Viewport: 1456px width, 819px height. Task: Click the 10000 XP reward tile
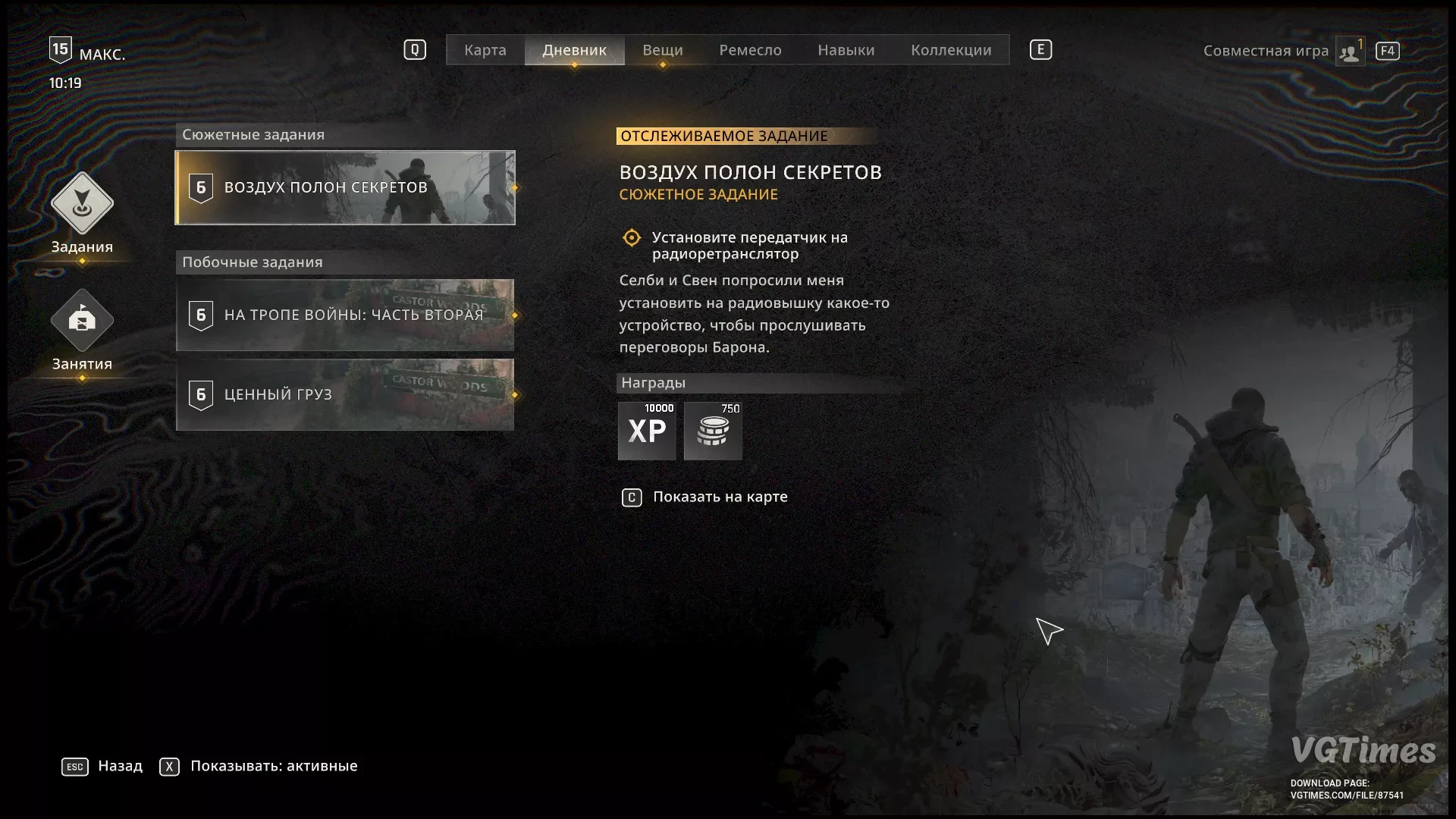pyautogui.click(x=647, y=431)
